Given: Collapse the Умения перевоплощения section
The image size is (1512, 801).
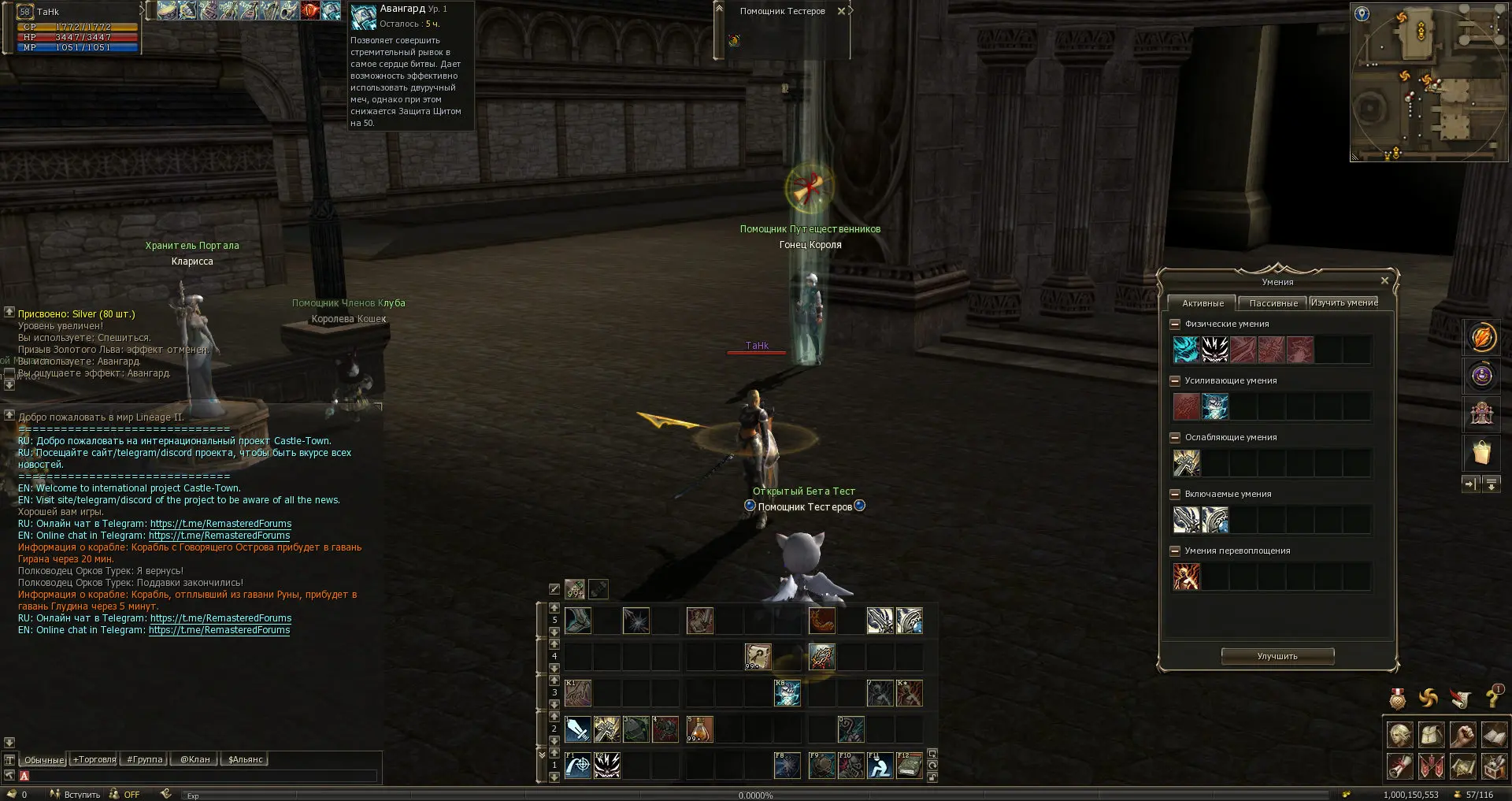Looking at the screenshot, I should (1175, 551).
